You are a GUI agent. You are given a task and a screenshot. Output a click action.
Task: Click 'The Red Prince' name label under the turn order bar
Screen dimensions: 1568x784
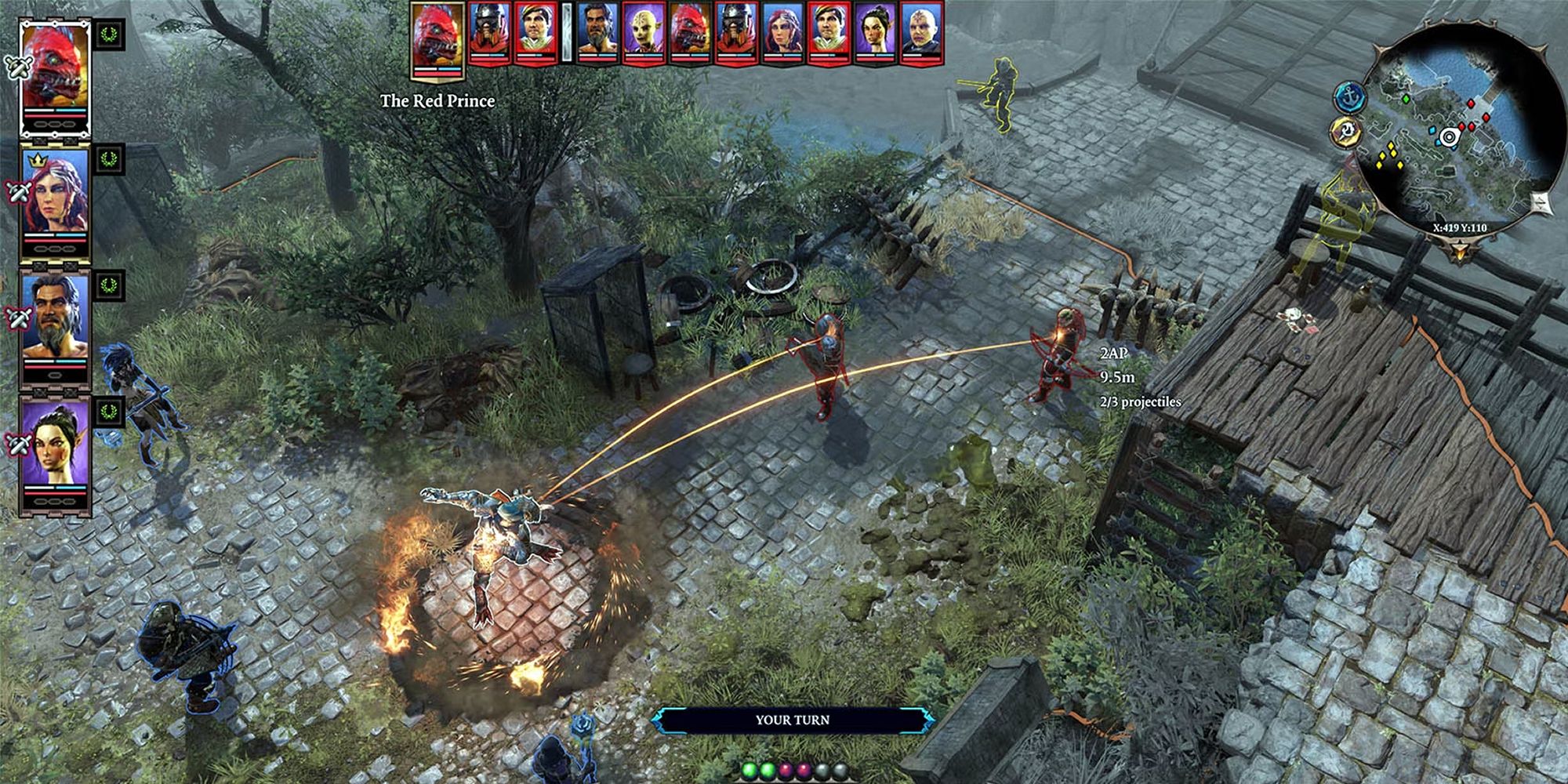click(x=437, y=100)
